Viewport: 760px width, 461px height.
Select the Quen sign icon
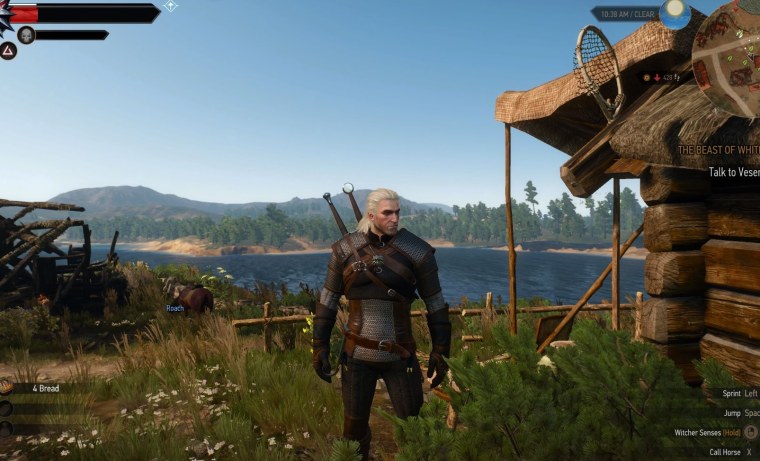pos(8,50)
